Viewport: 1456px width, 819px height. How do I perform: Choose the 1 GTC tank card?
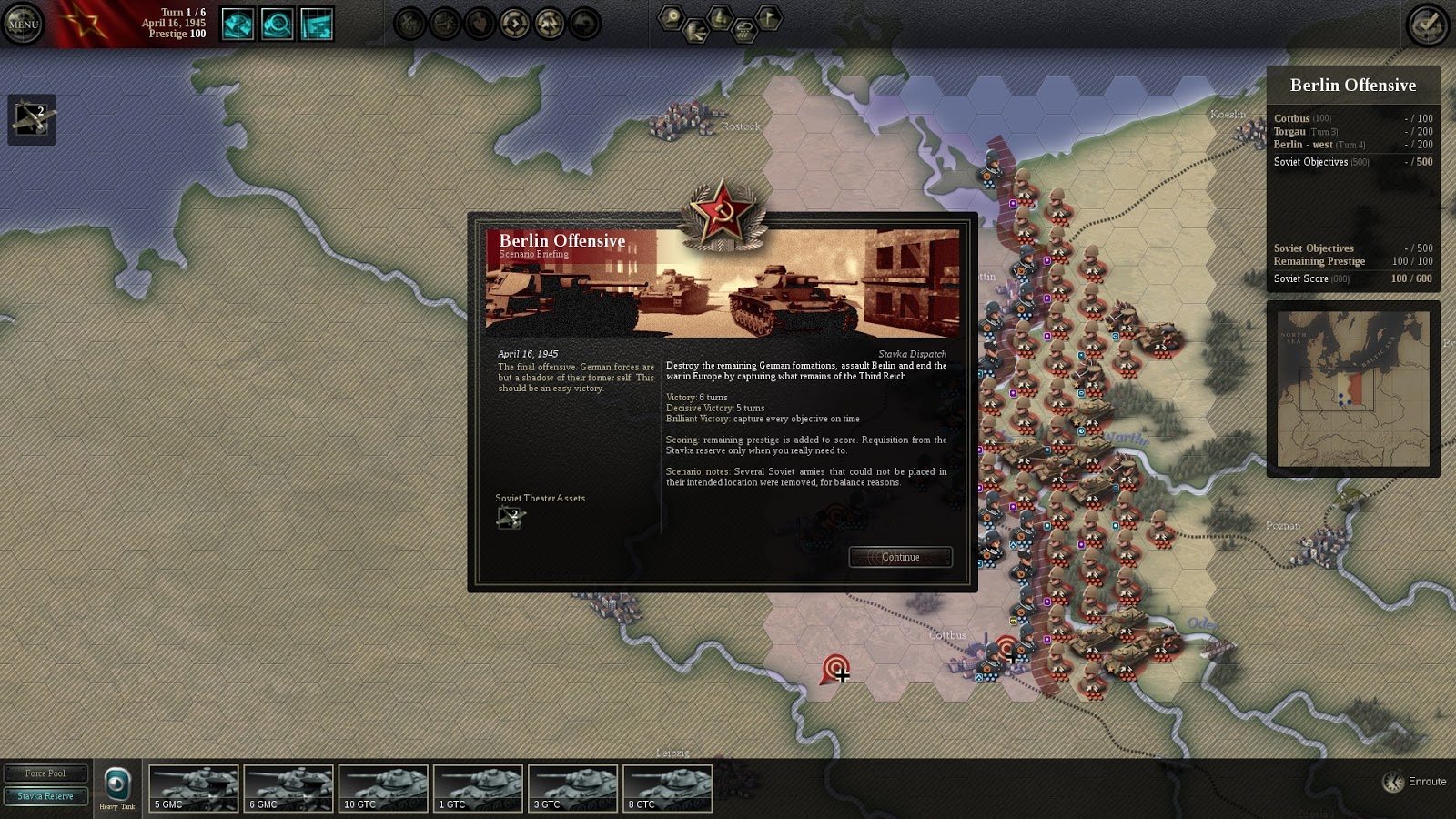tap(478, 788)
